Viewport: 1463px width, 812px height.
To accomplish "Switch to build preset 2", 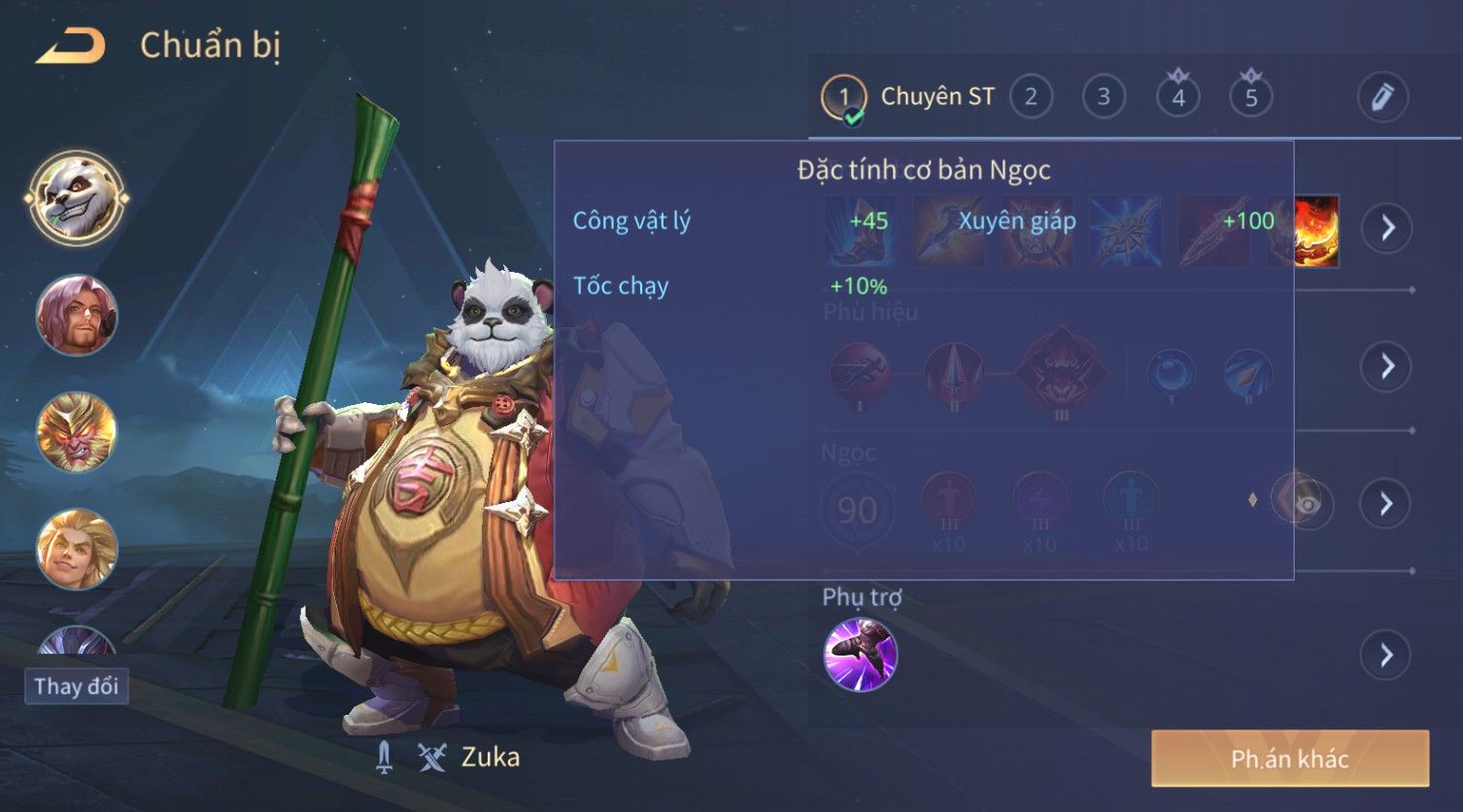I will coord(1031,97).
